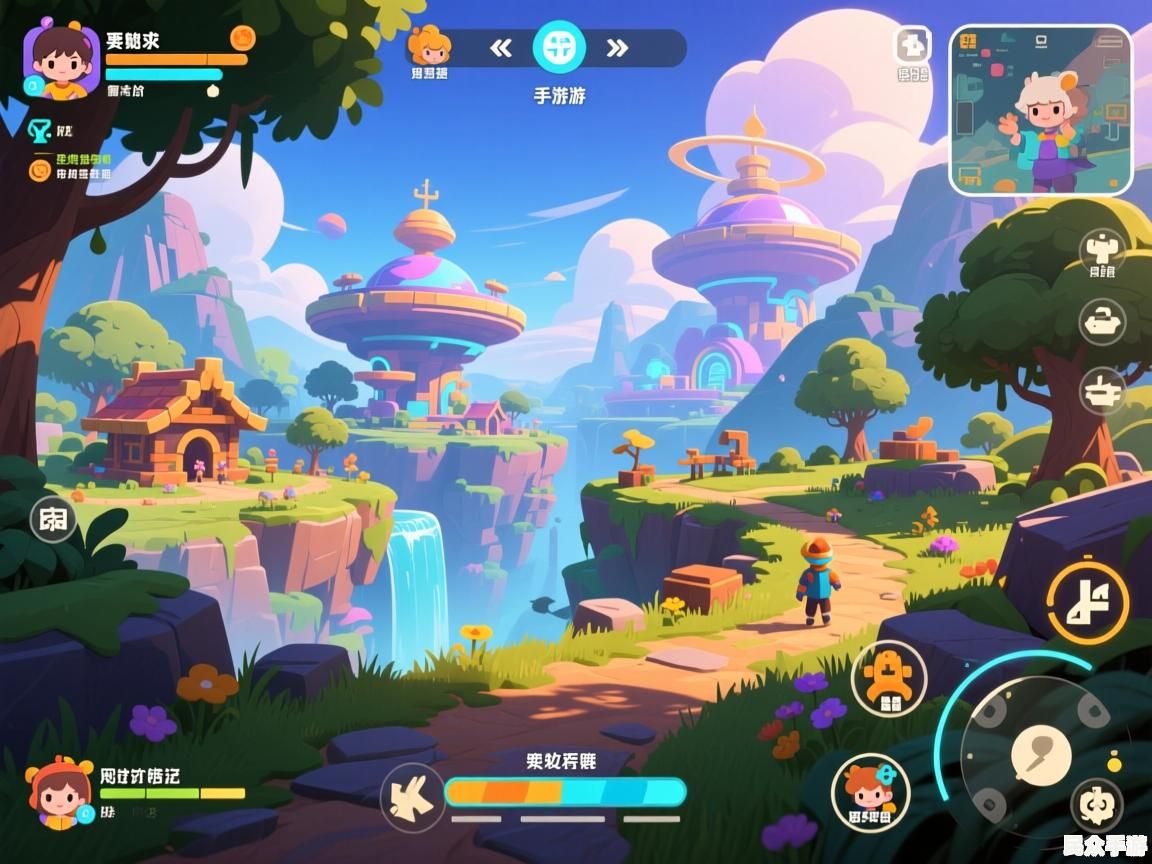1152x864 pixels.
Task: Tap the topmost round button in the right-side column
Action: [x=1102, y=249]
